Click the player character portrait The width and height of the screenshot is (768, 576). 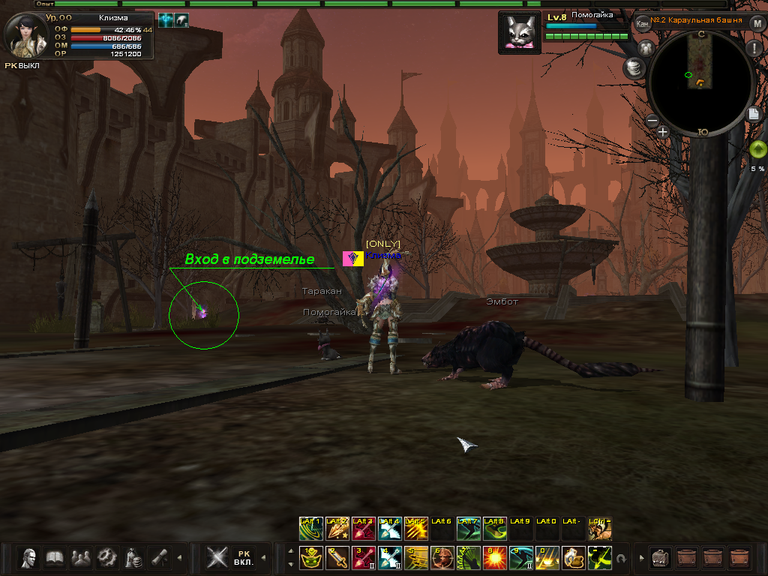point(24,36)
